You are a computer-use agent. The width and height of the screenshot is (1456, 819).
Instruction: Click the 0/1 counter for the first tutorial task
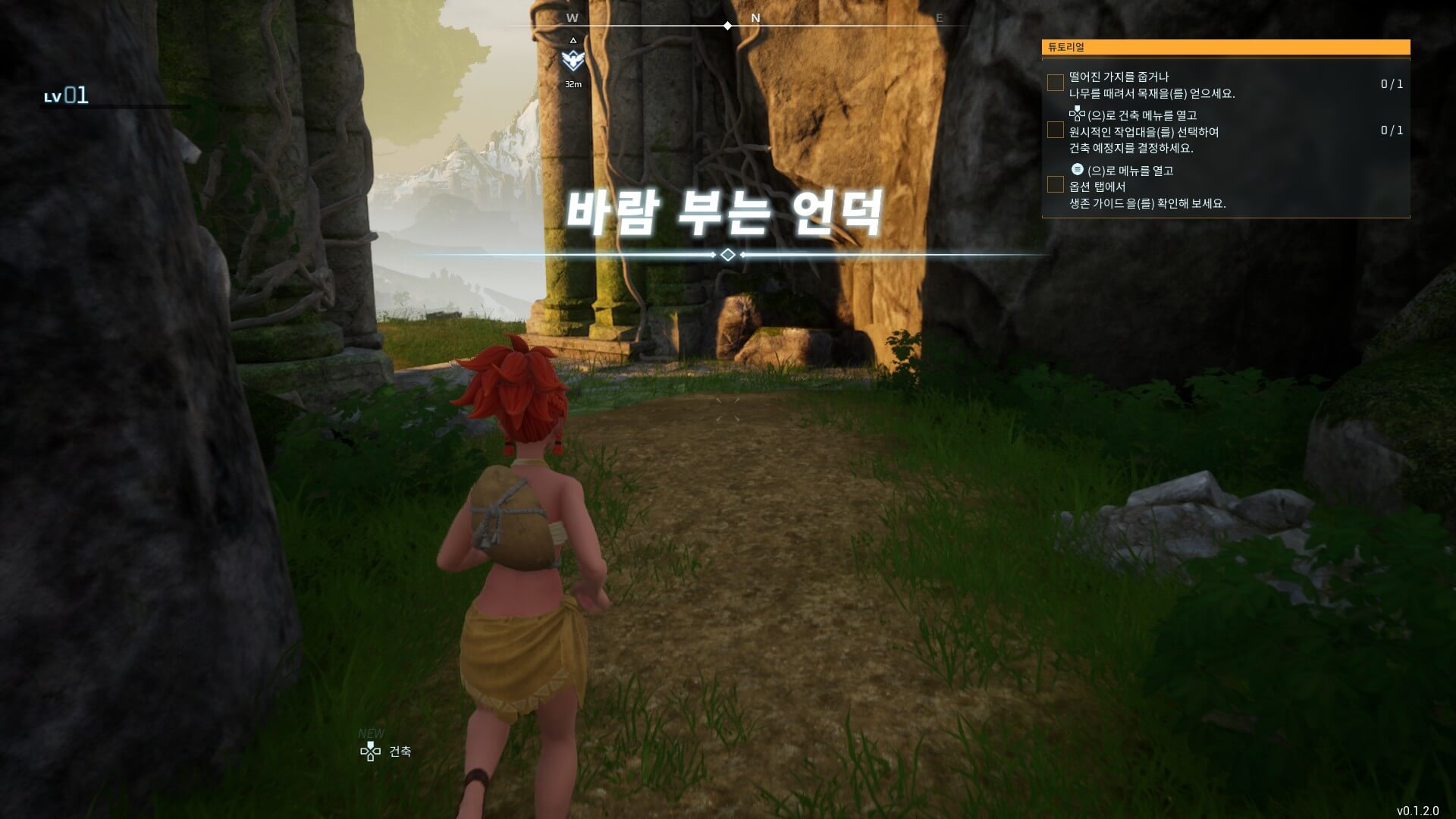(x=1392, y=84)
